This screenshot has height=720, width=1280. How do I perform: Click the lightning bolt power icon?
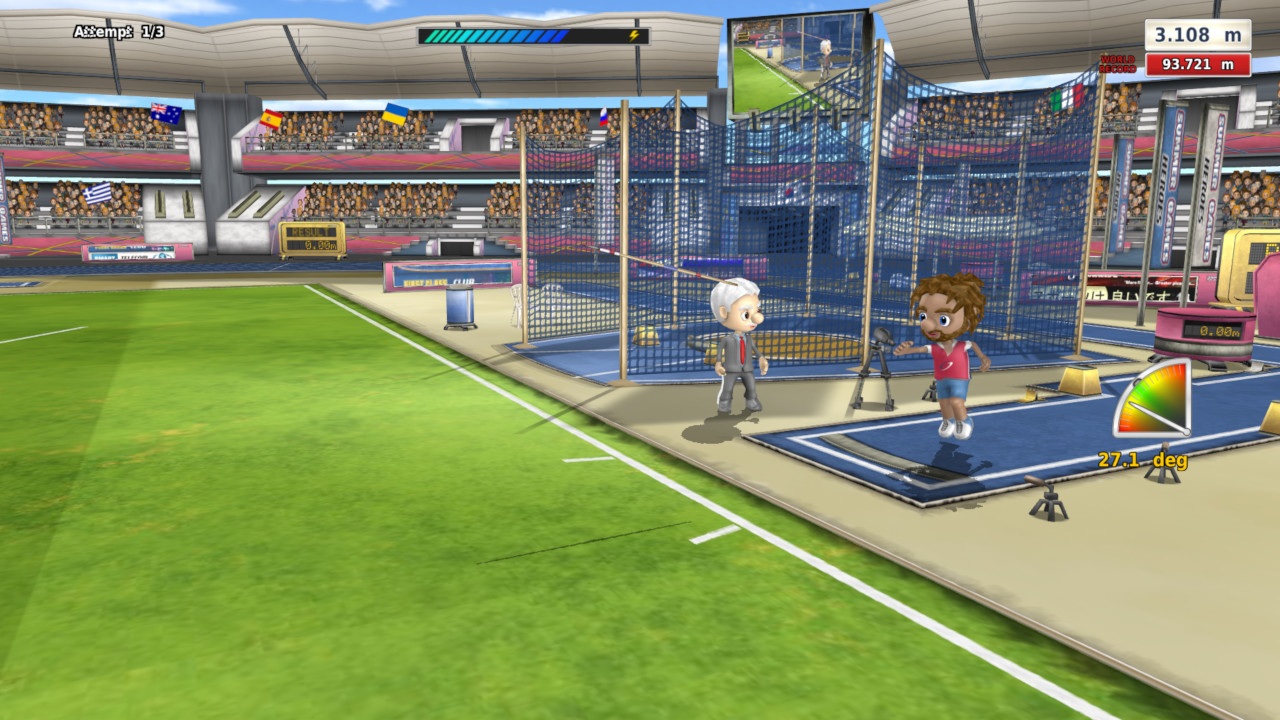click(x=636, y=35)
